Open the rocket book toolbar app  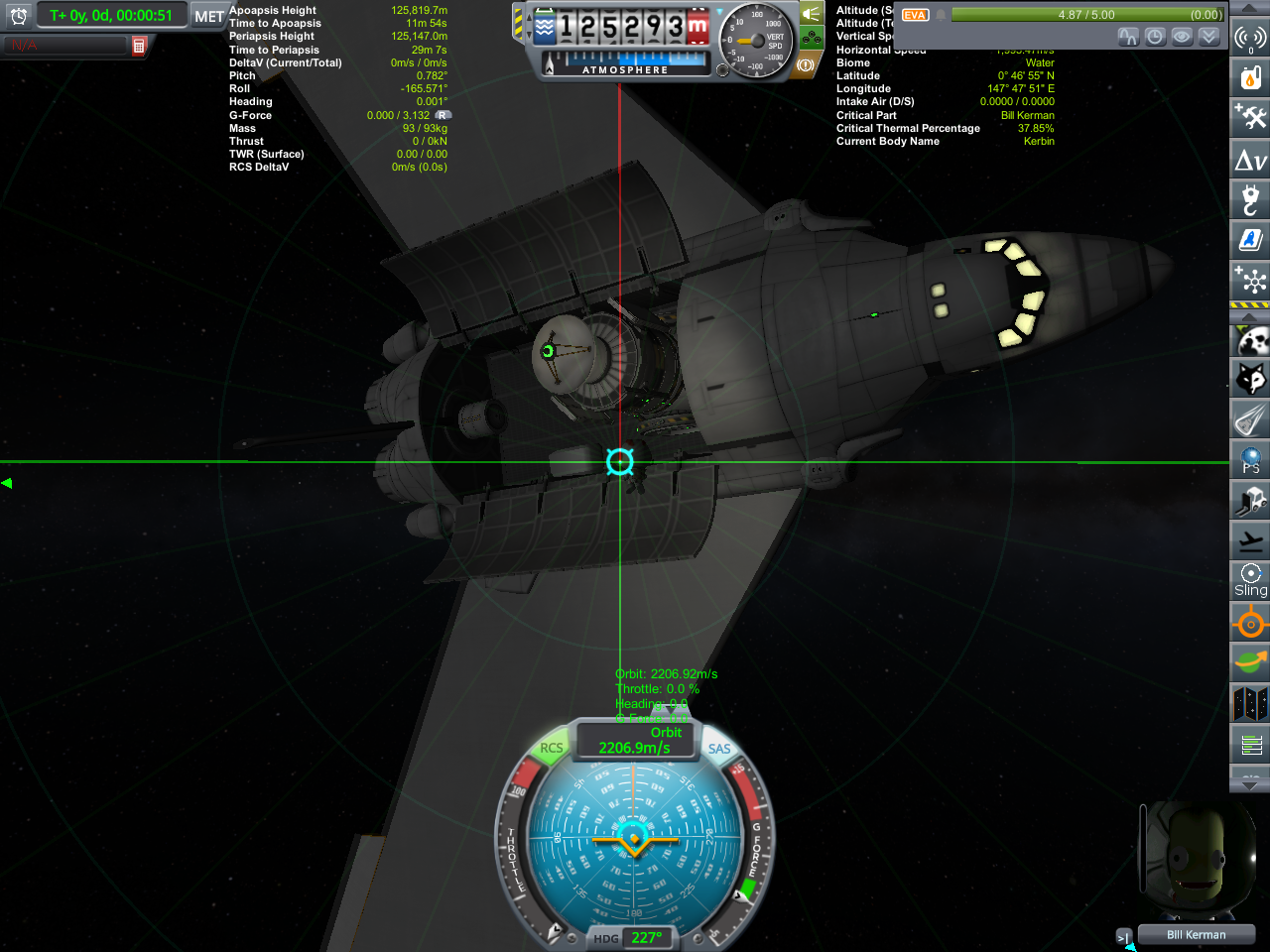[1250, 239]
